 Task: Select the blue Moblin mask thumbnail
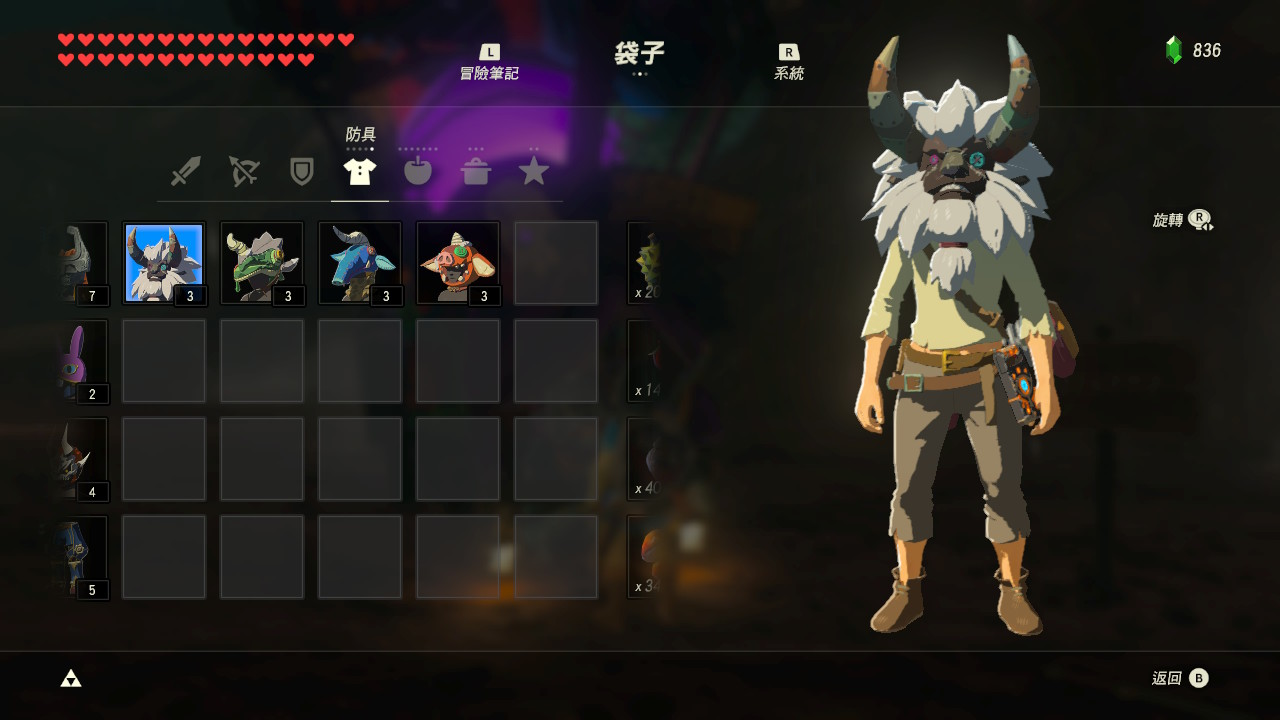[x=360, y=262]
